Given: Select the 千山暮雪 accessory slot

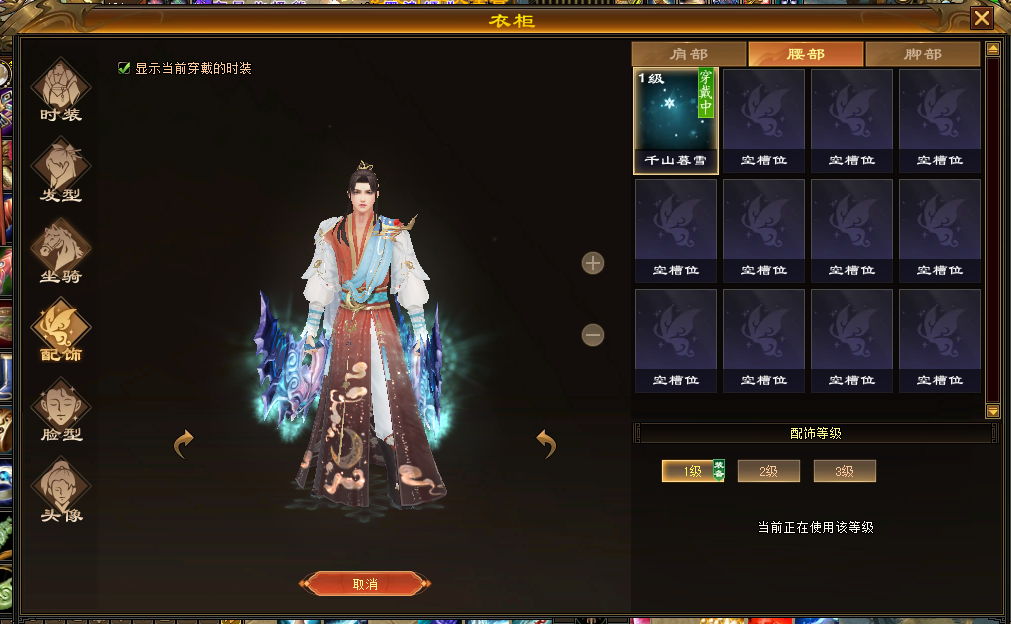Looking at the screenshot, I should tap(676, 120).
